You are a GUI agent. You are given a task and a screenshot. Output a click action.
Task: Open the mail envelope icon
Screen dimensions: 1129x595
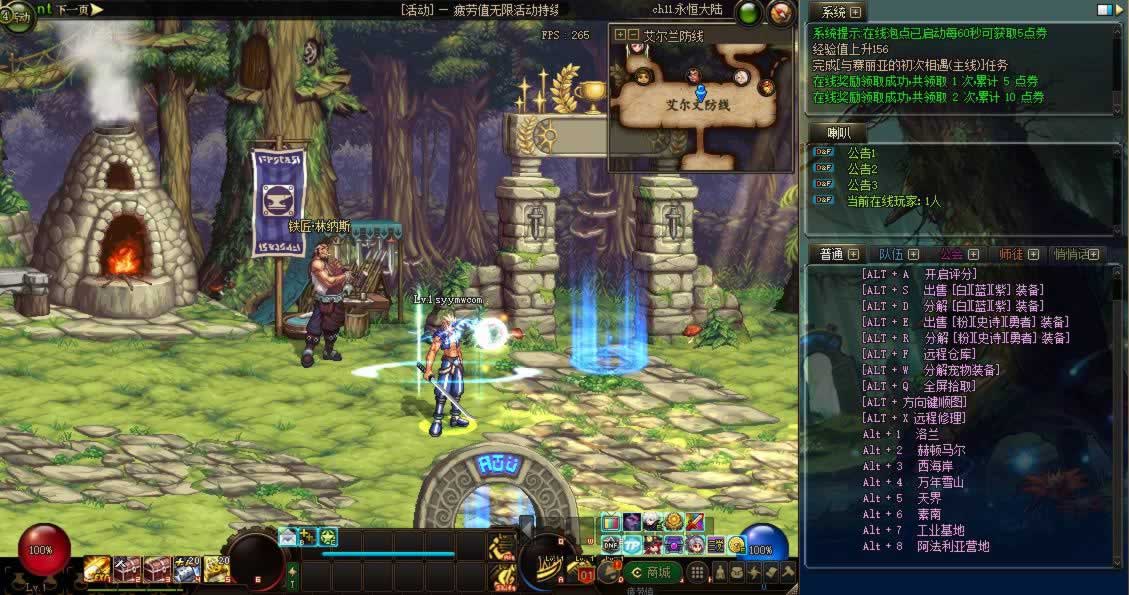point(288,537)
